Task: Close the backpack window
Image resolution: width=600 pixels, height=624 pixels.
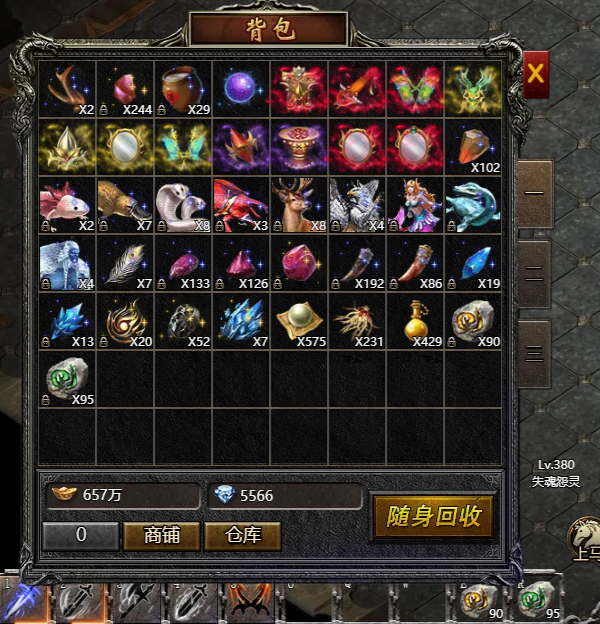Action: click(536, 73)
